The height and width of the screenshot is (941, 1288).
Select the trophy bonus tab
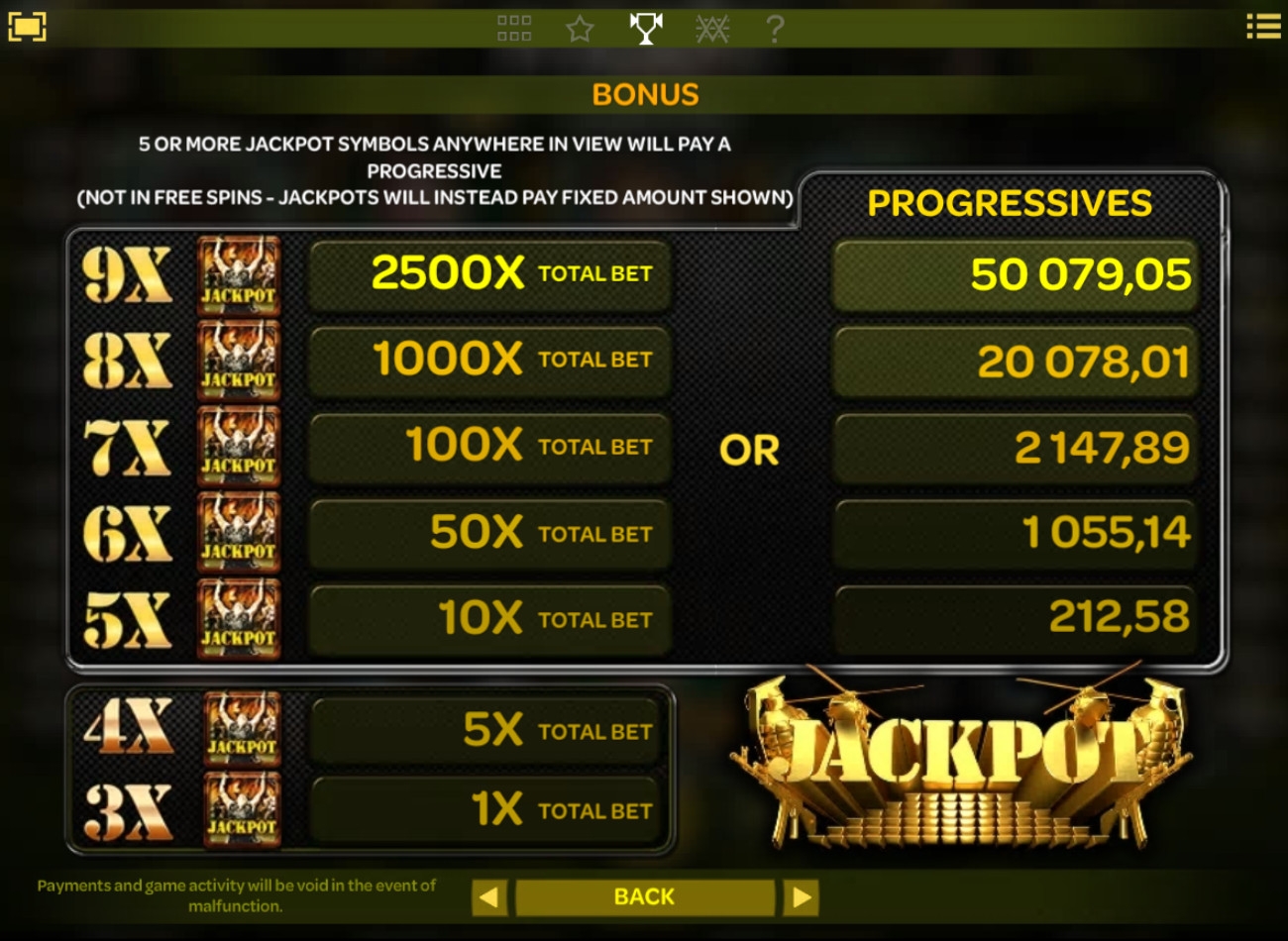click(x=646, y=29)
